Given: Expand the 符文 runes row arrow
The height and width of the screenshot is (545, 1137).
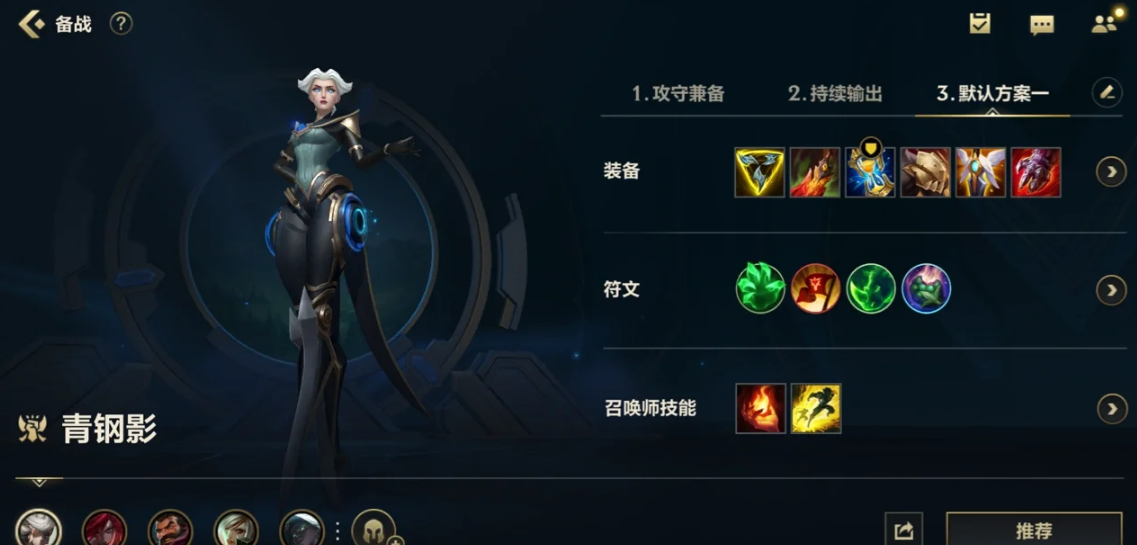Looking at the screenshot, I should 1111,290.
